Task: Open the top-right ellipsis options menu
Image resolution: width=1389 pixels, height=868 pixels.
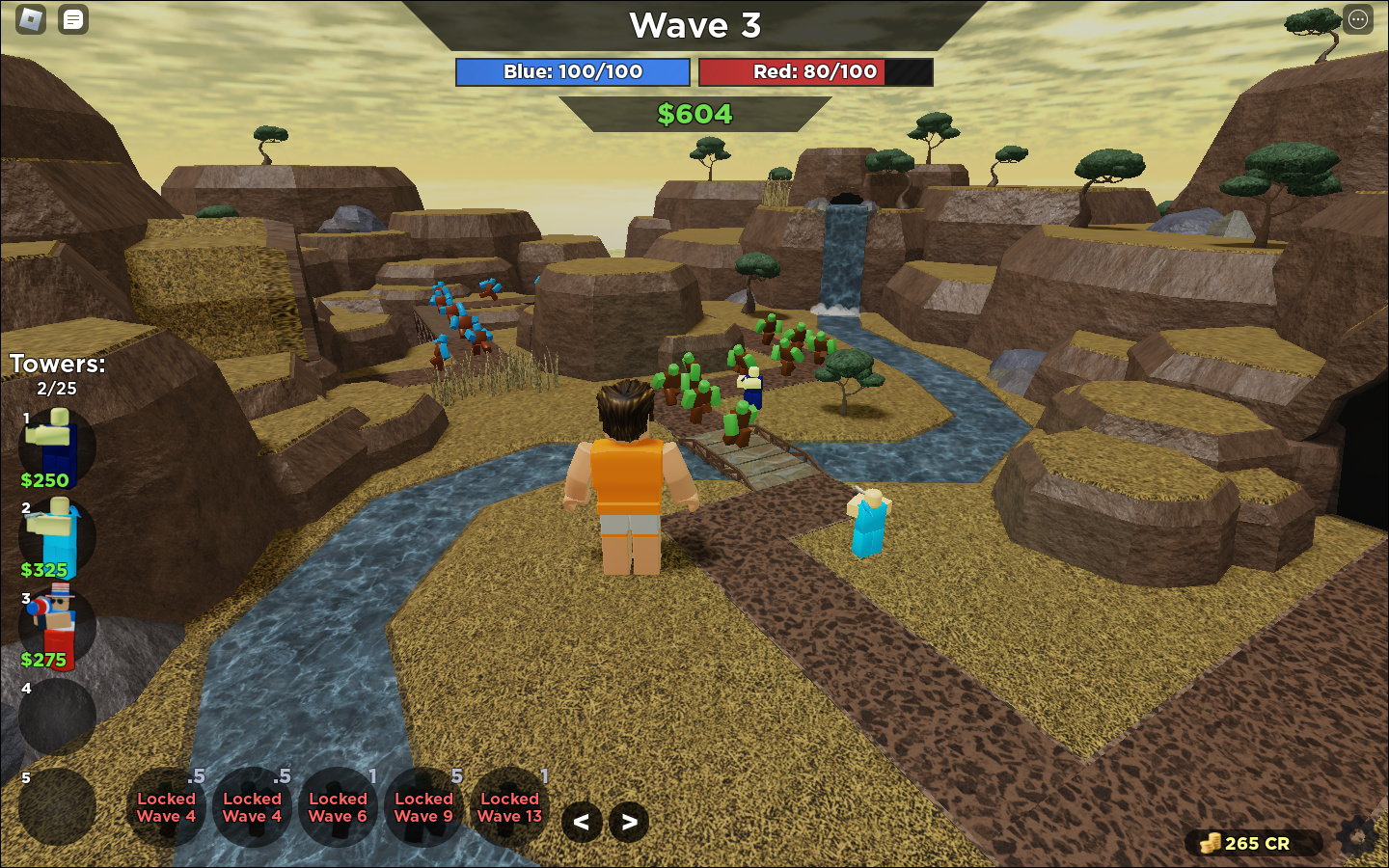Action: click(1357, 19)
